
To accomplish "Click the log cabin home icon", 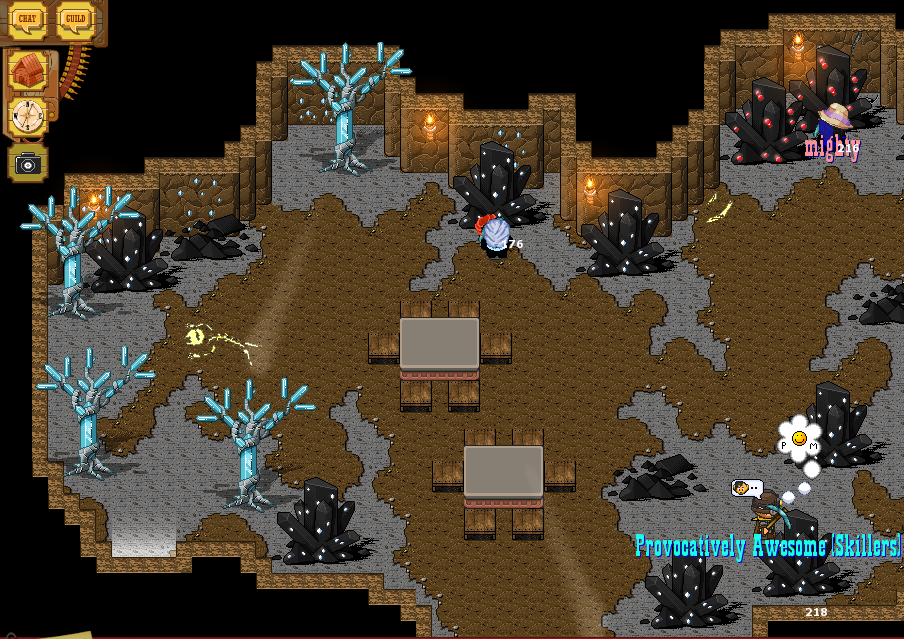I will (28, 71).
